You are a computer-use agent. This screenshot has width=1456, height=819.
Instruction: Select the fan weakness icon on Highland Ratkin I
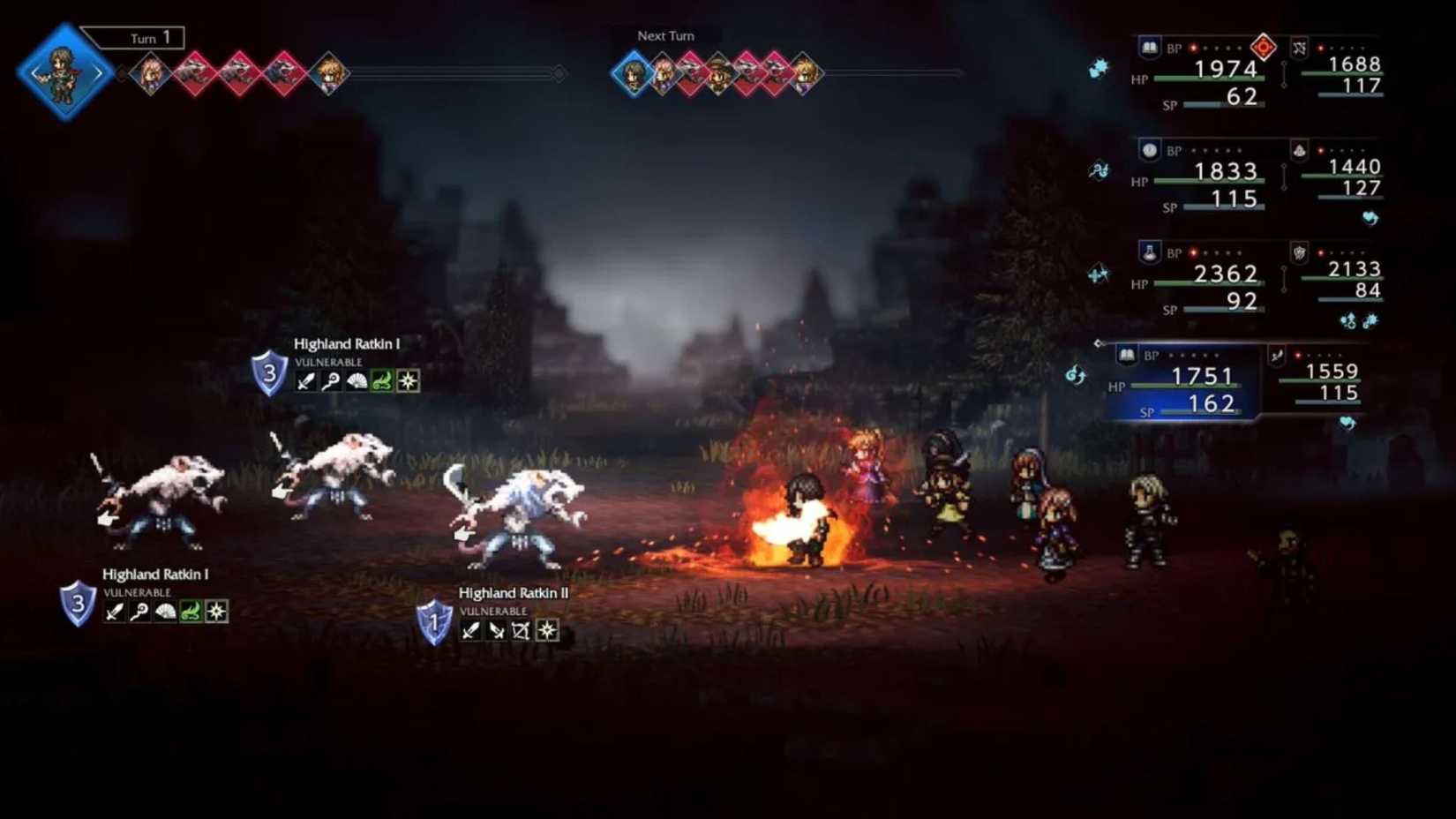(x=356, y=381)
